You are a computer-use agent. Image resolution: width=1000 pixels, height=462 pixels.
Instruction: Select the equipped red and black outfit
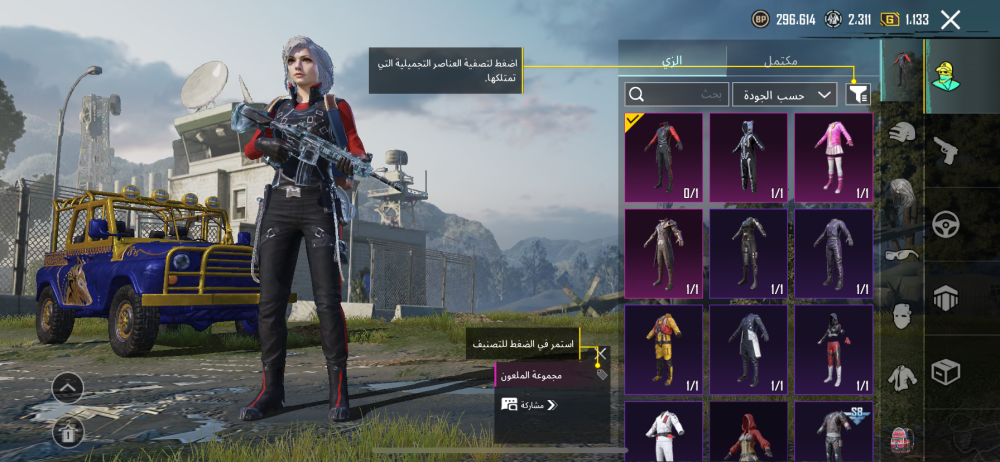pyautogui.click(x=663, y=157)
